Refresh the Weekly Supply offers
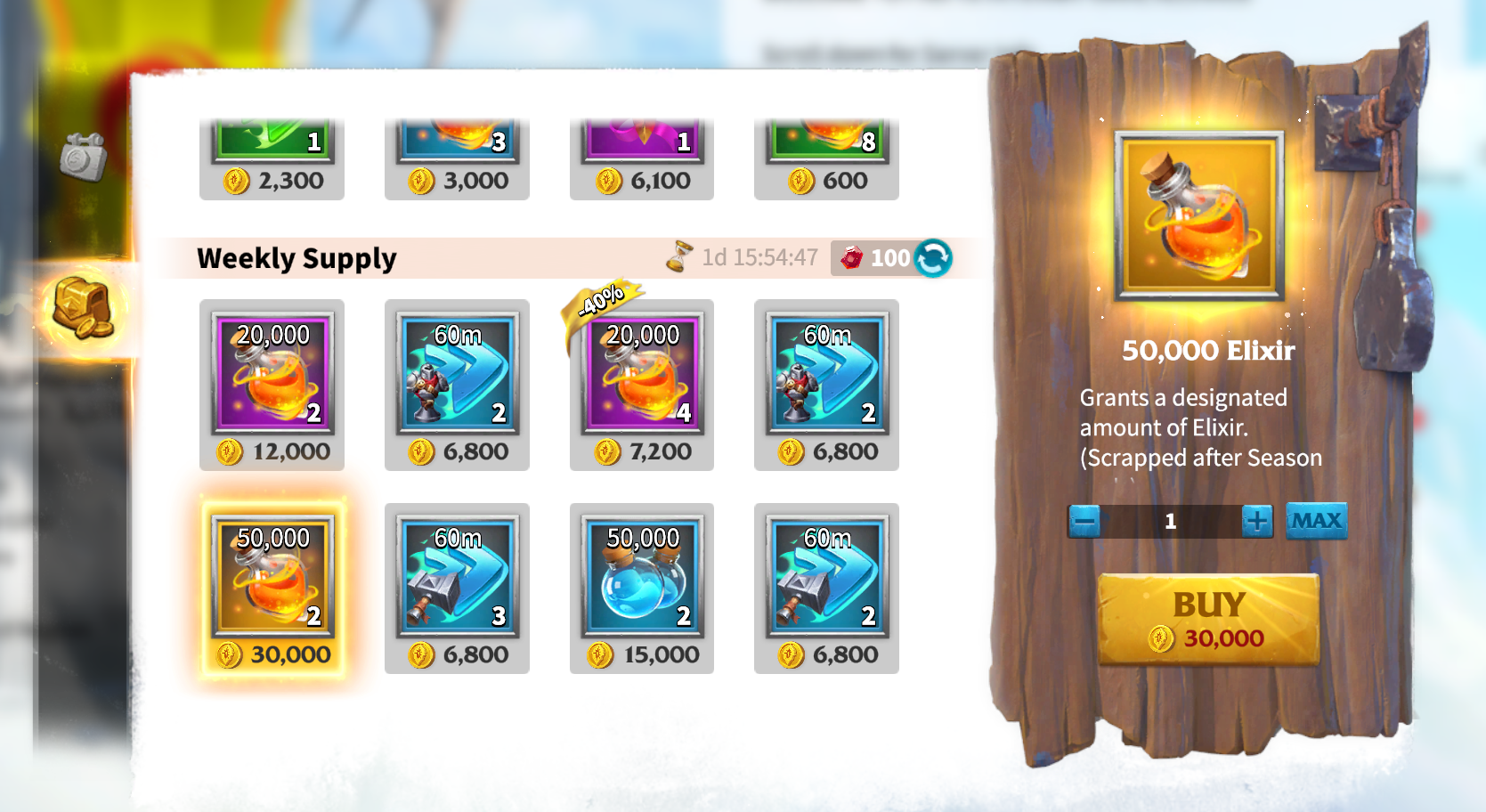1486x812 pixels. [931, 259]
